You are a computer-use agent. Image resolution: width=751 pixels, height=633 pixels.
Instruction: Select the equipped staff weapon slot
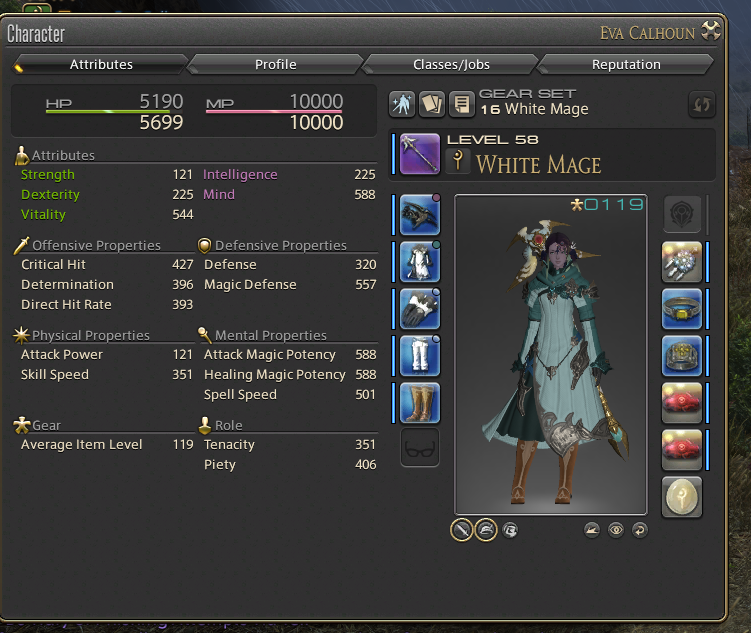tap(419, 154)
